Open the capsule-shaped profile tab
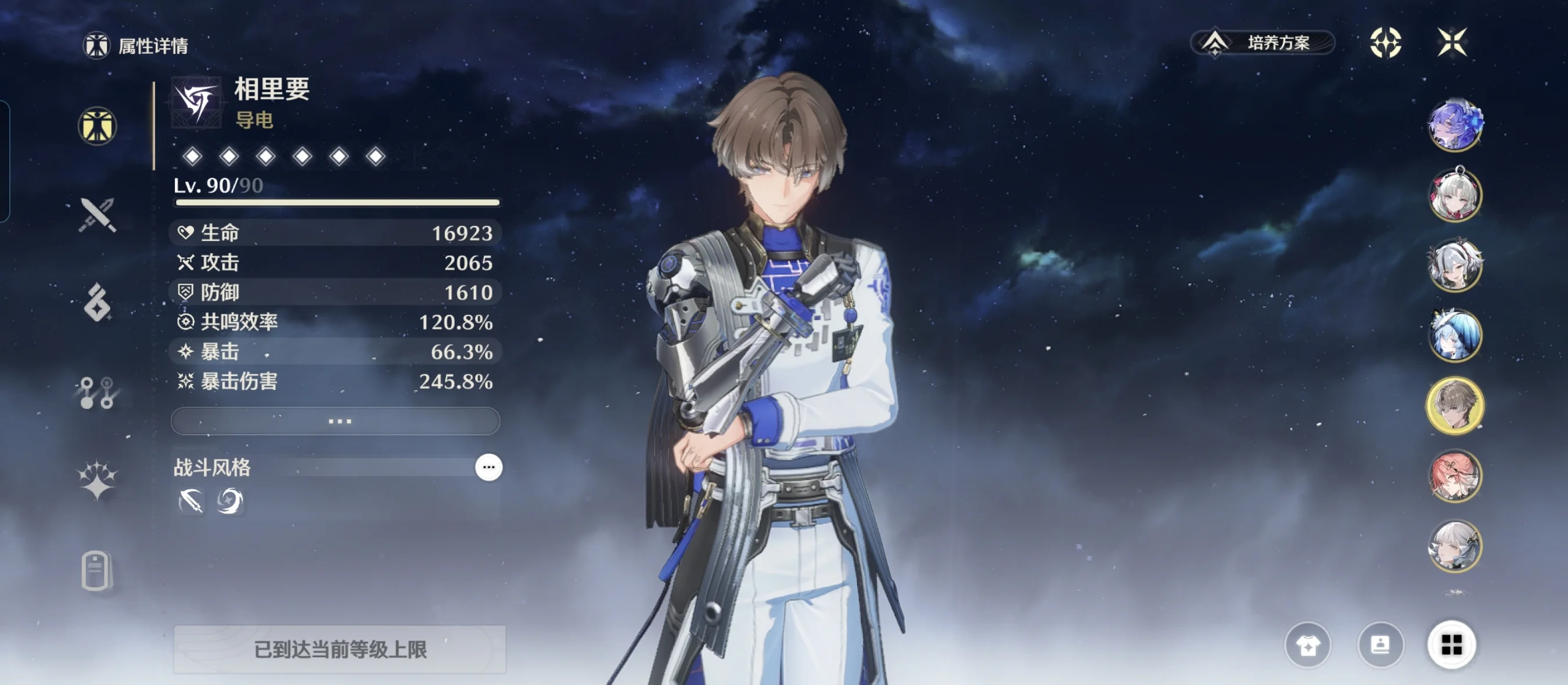 coord(96,571)
